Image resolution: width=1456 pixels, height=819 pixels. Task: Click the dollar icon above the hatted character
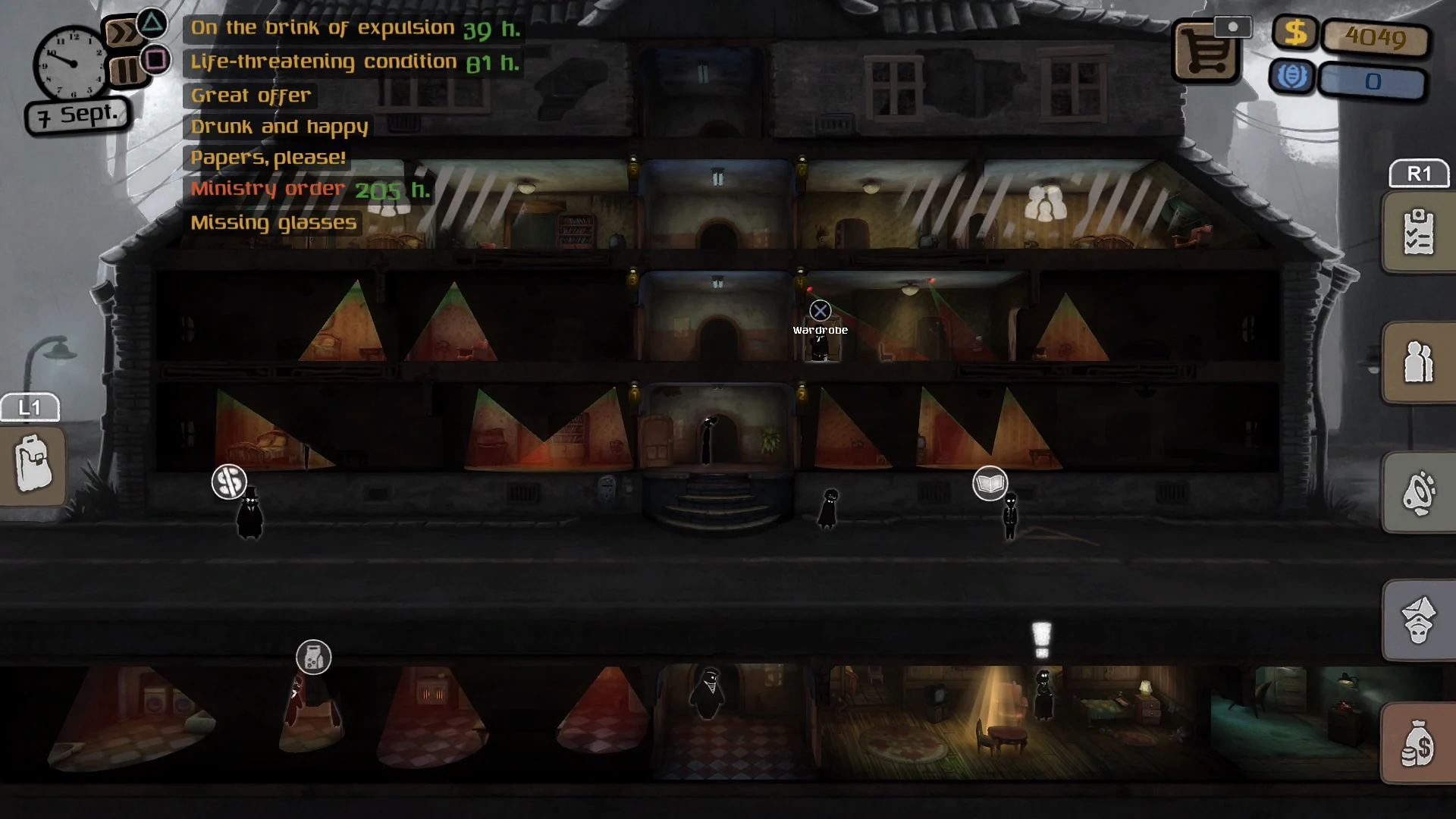230,482
